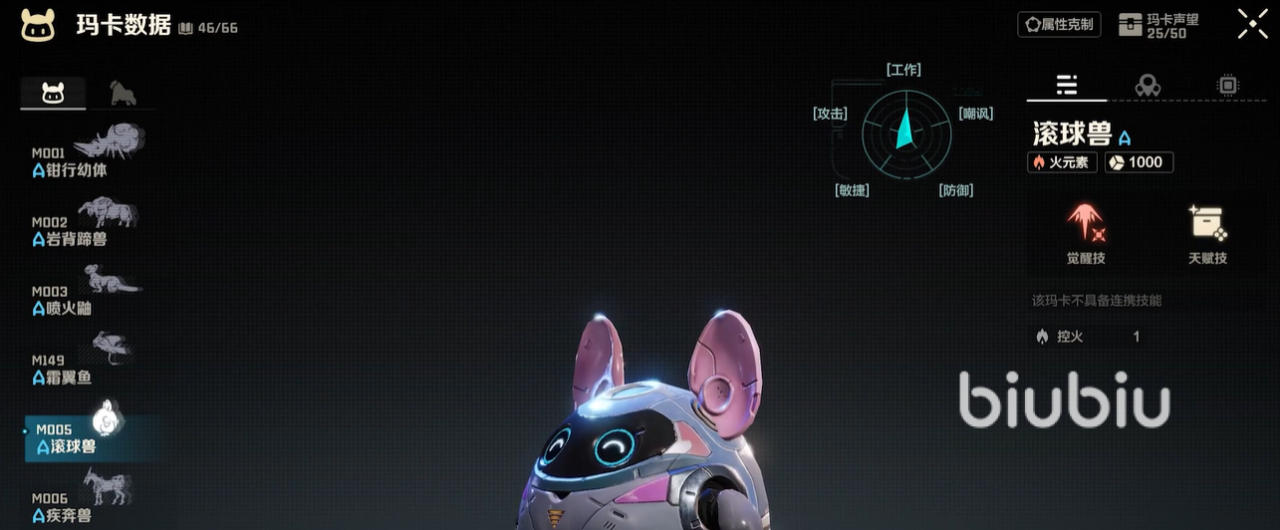
Task: Select M001 钳行幼体 entry
Action: click(85, 158)
